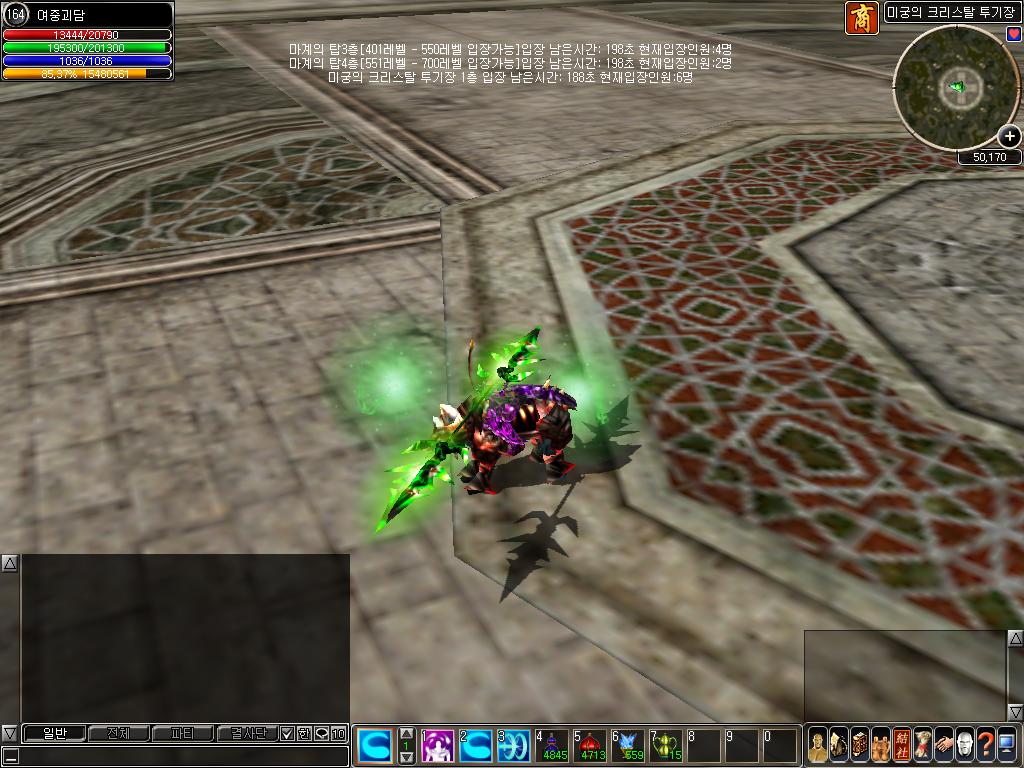Toggle the chat checkbox beside 결사단

[x=287, y=734]
